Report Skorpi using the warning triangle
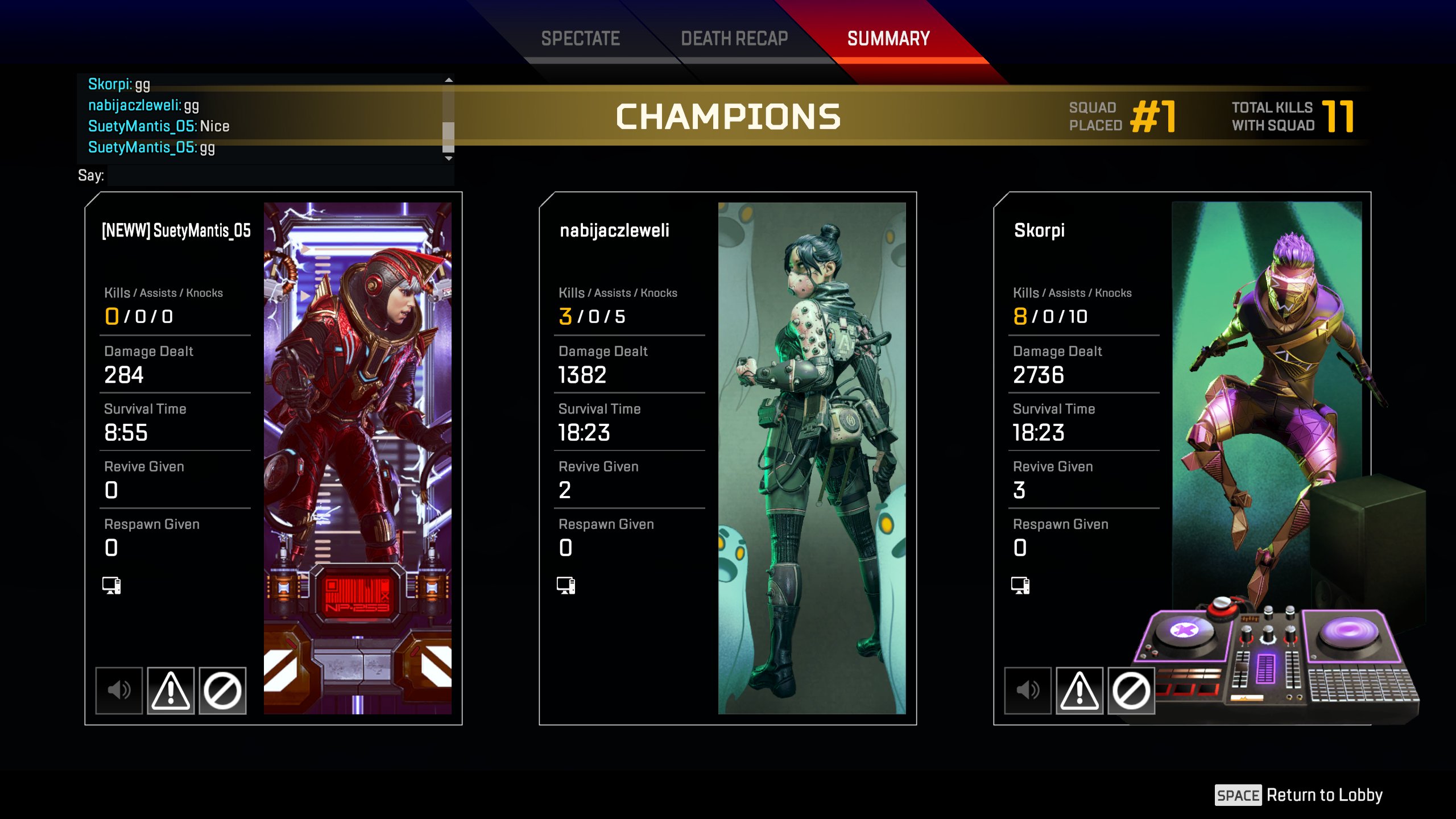The image size is (1456, 819). click(x=1079, y=690)
